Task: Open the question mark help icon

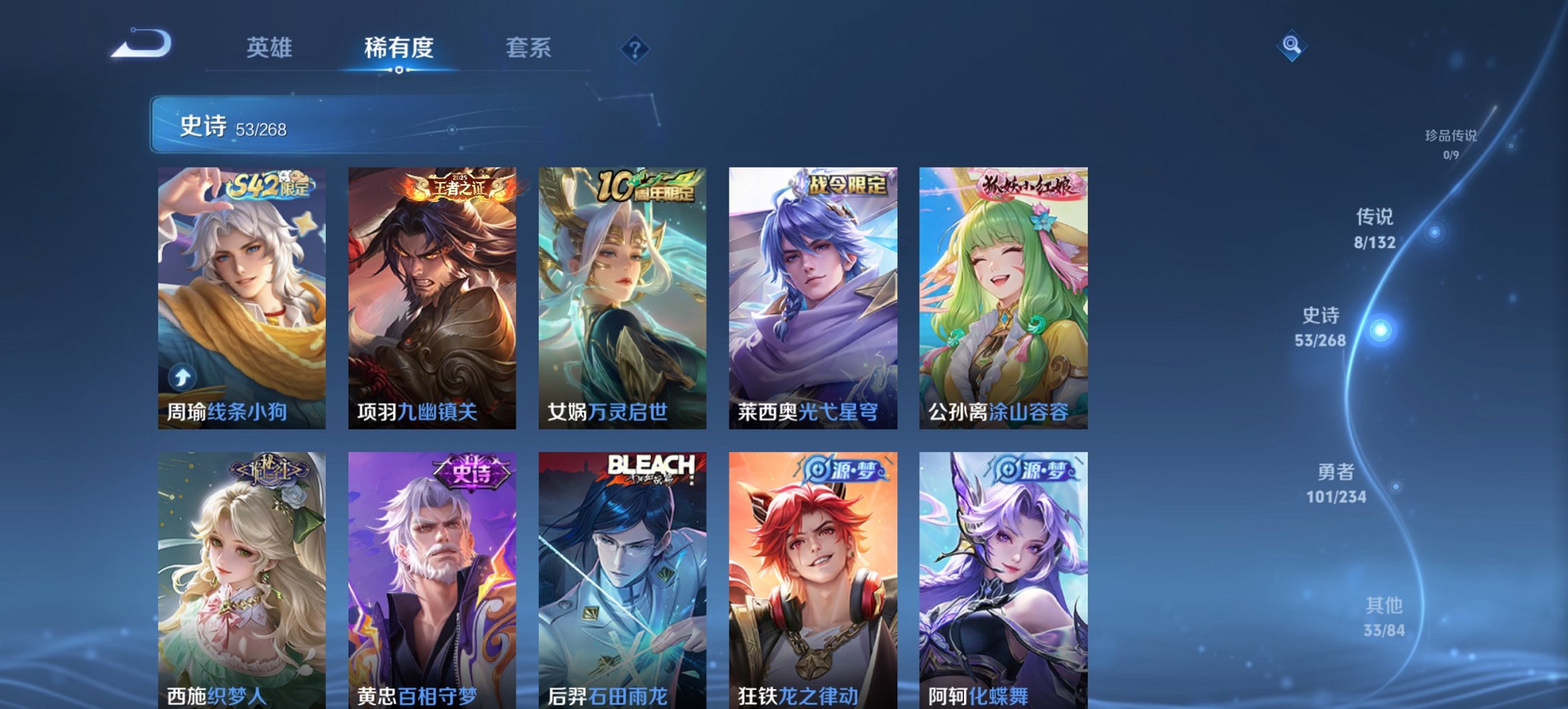Action: 635,49
